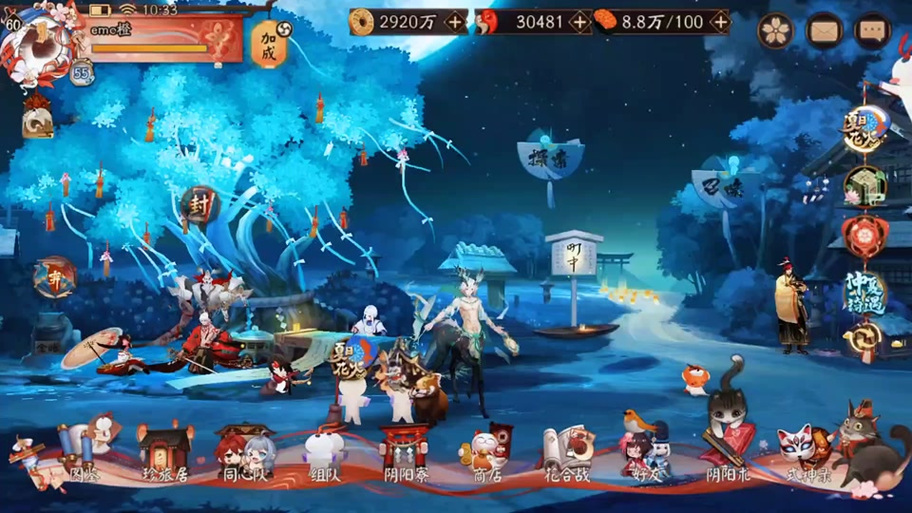Image resolution: width=912 pixels, height=513 pixels.
Task: Open the player avatar profile
Action: pos(36,42)
